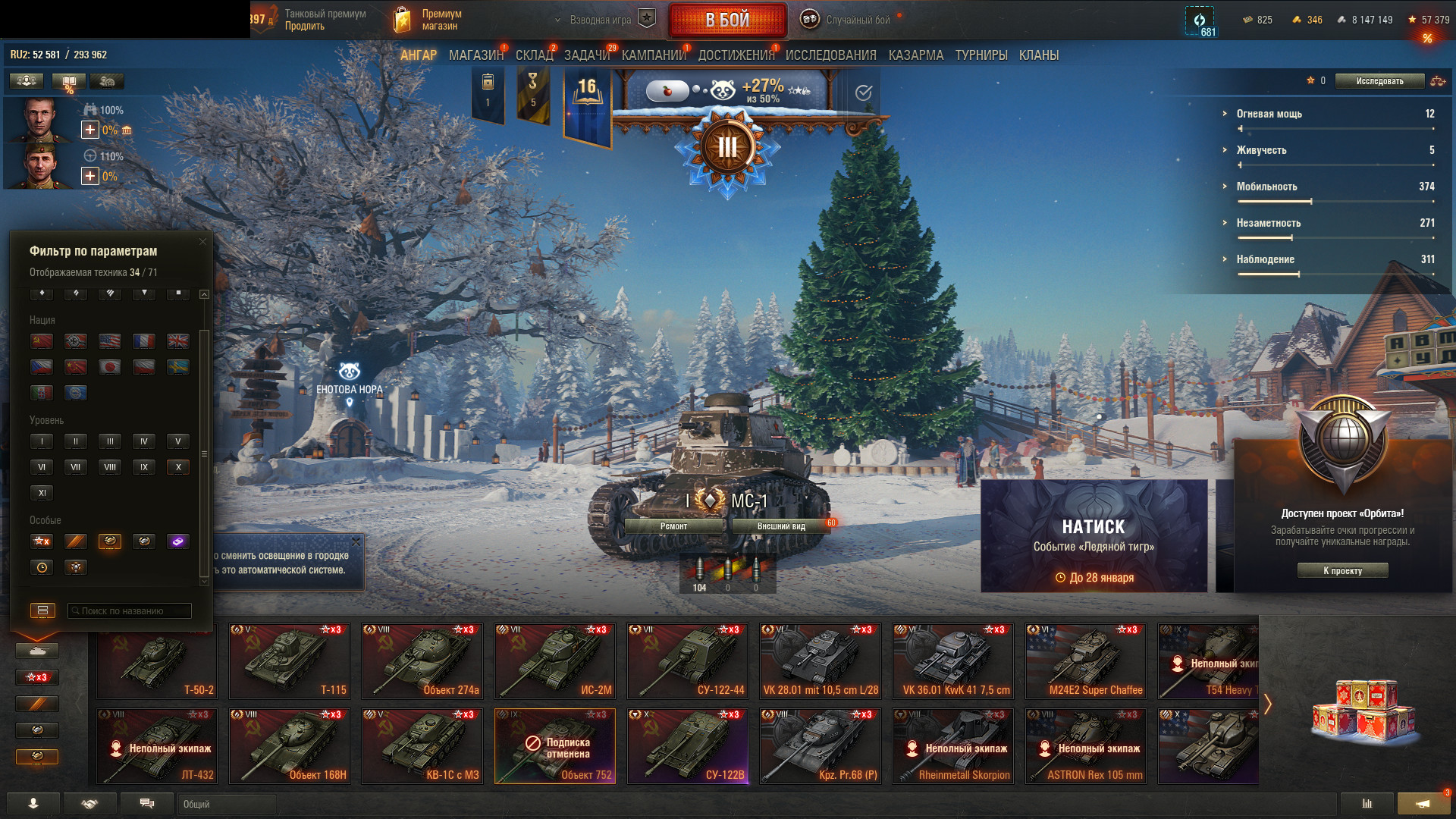Filter vehicles by tier X
The width and height of the screenshot is (1456, 819).
pyautogui.click(x=178, y=467)
